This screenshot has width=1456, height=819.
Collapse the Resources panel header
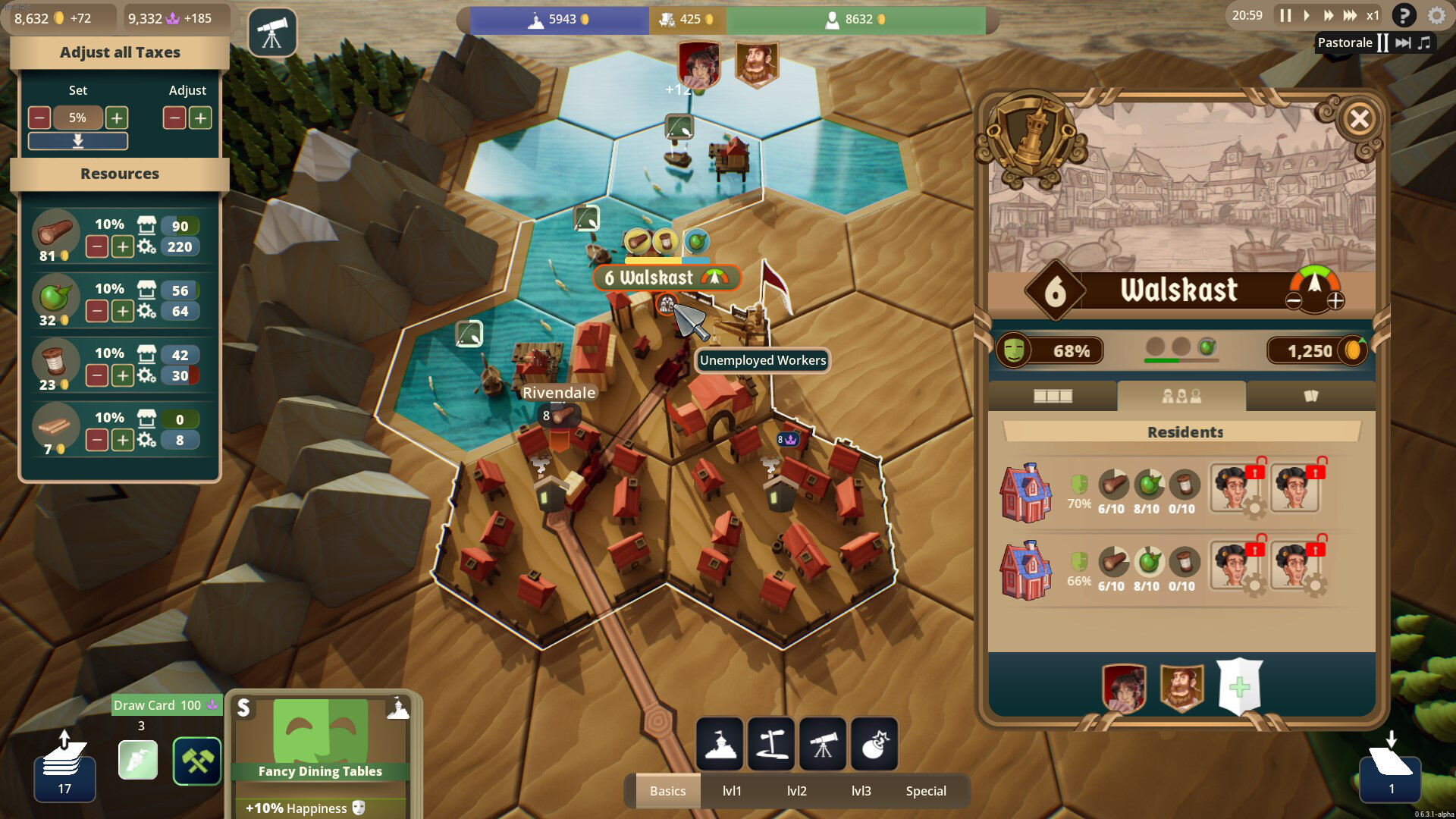[x=119, y=174]
